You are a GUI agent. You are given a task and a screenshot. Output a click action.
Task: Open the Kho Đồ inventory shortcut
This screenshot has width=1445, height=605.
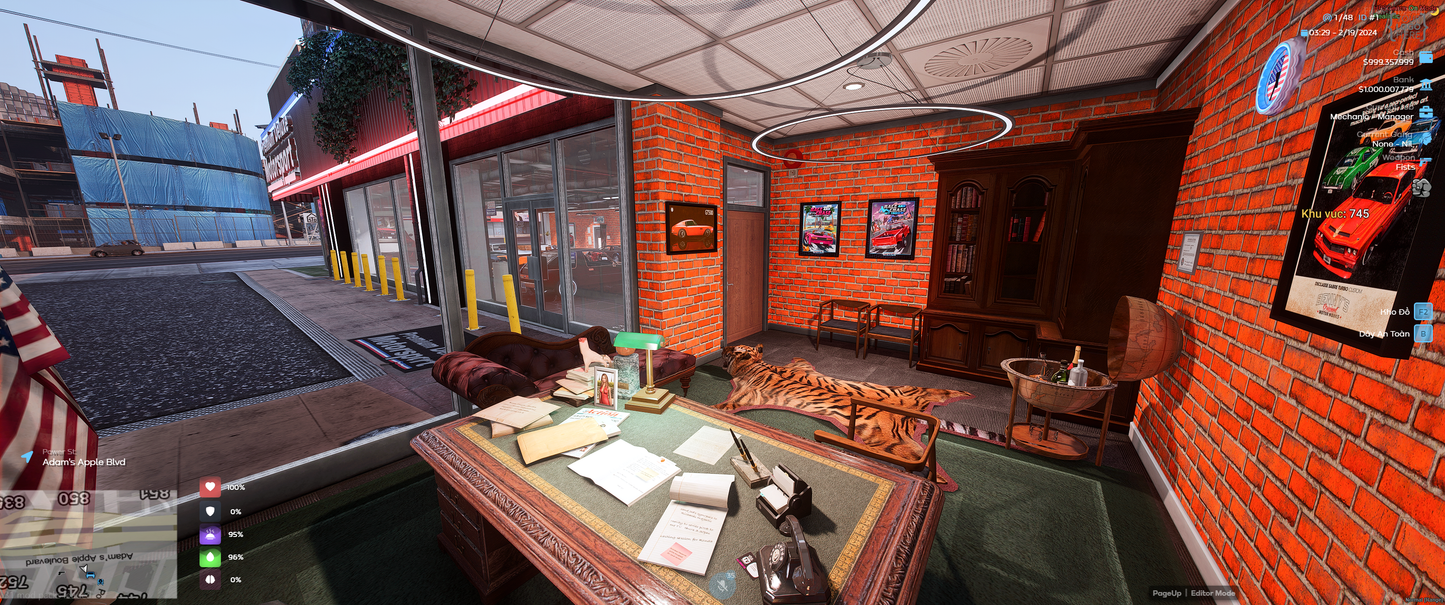pyautogui.click(x=1422, y=312)
